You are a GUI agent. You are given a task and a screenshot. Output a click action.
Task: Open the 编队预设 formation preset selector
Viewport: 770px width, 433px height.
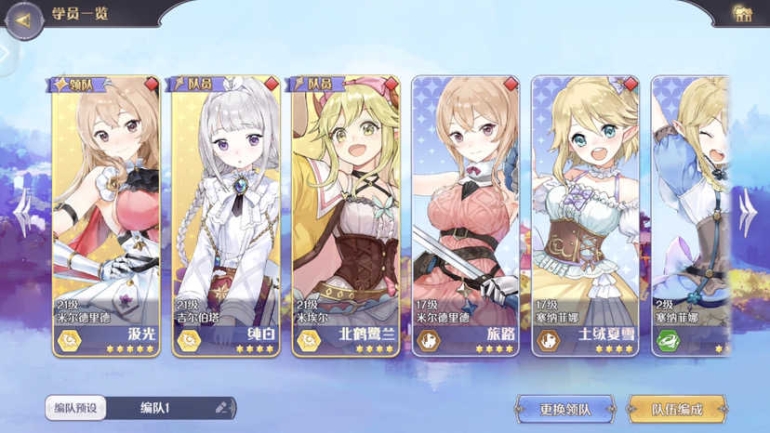(x=74, y=408)
